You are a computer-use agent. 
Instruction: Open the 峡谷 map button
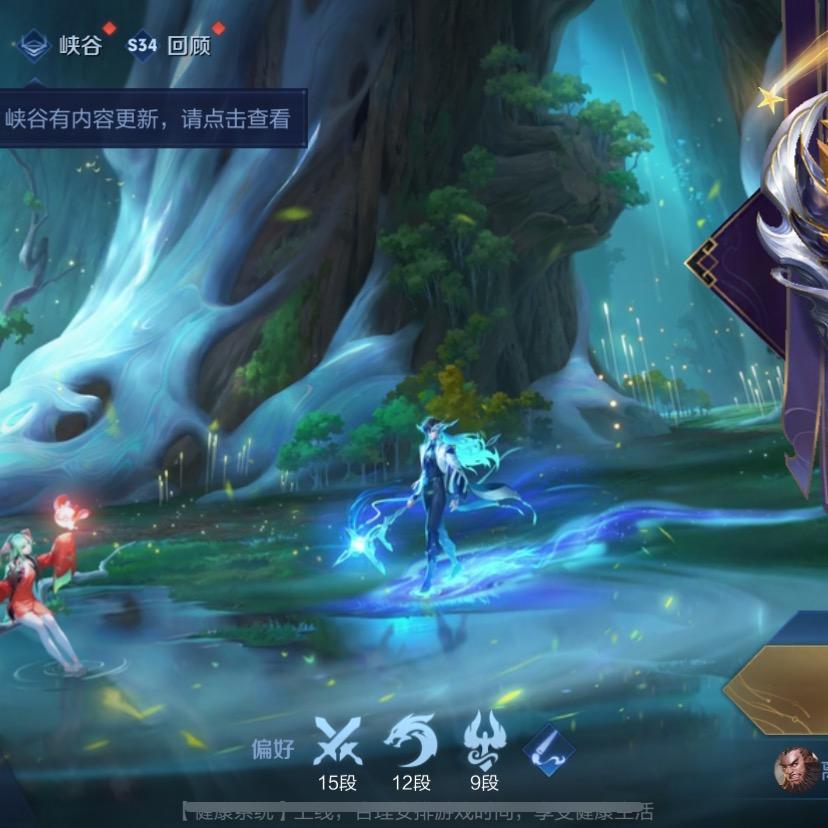click(x=61, y=45)
